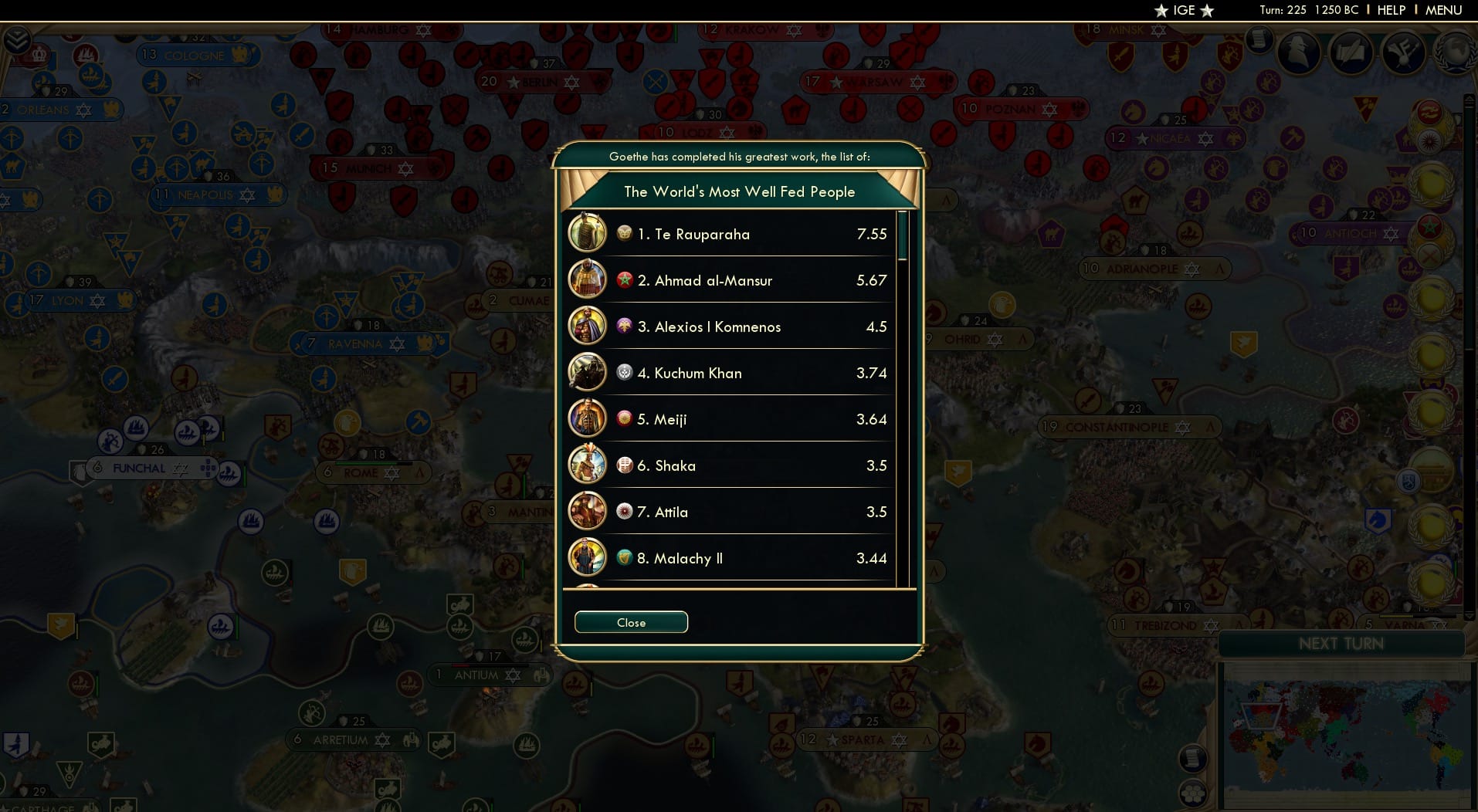Click the shield emblem beside Malachy II
This screenshot has height=812, width=1478.
click(x=624, y=557)
